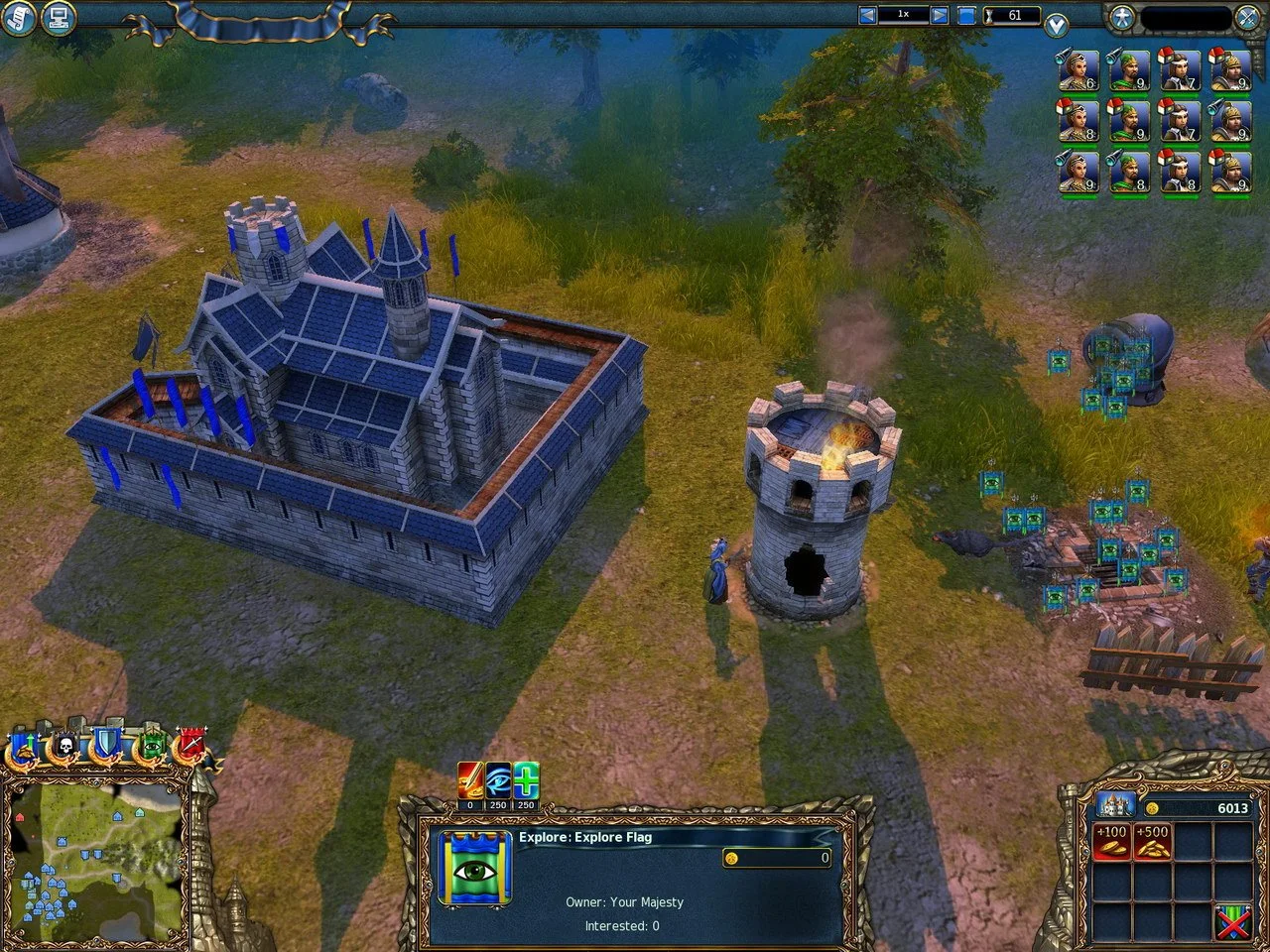Click the crossed-swords military icon top right
Screen dimensions: 1270x952
1247,16
